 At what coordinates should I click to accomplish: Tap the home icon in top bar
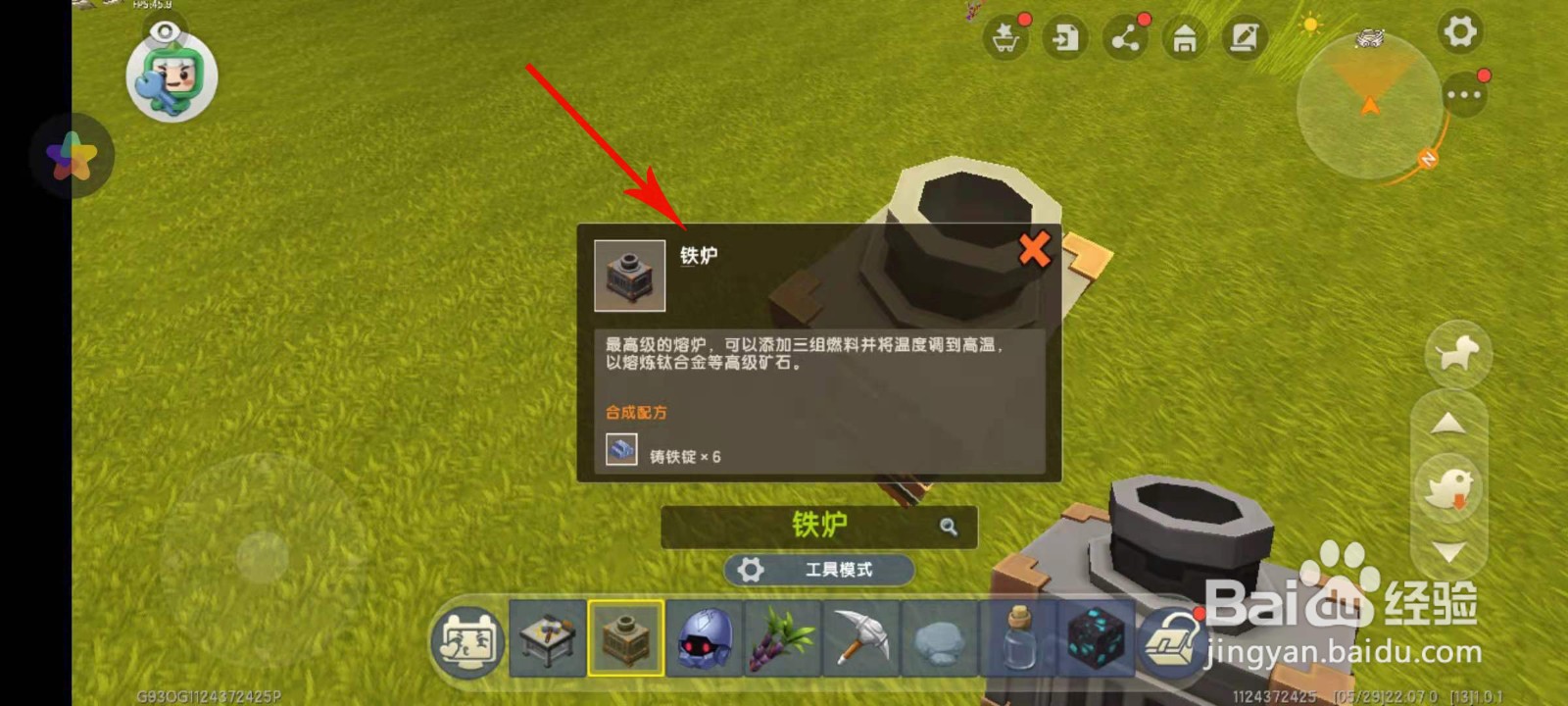(1185, 39)
